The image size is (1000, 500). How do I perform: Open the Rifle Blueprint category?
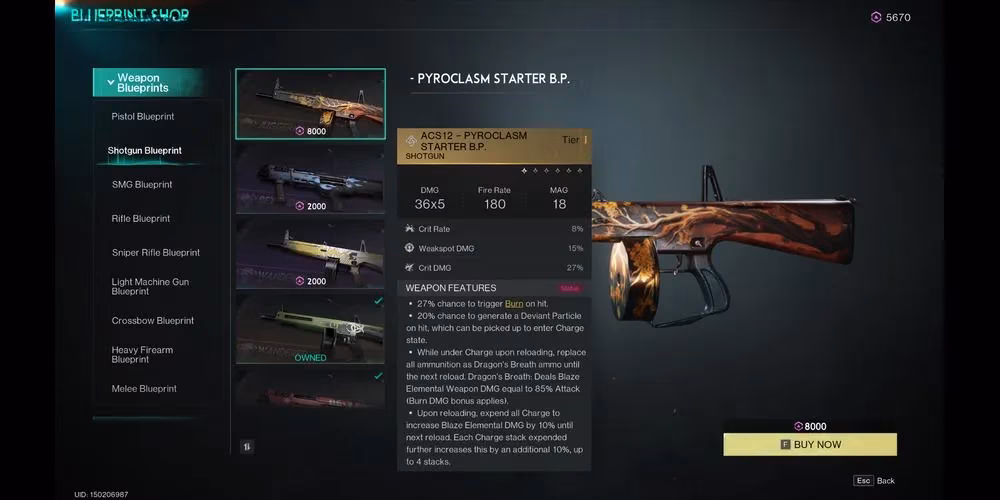point(141,219)
